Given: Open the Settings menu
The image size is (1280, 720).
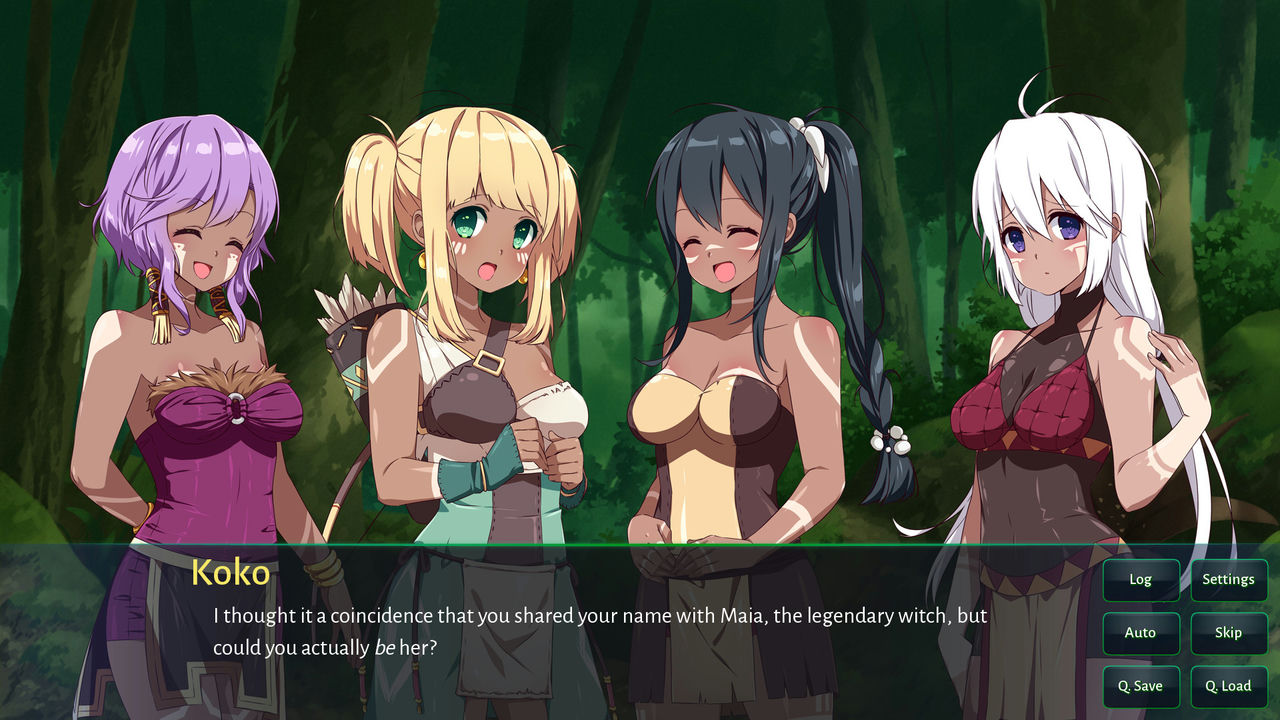Looking at the screenshot, I should point(1228,579).
